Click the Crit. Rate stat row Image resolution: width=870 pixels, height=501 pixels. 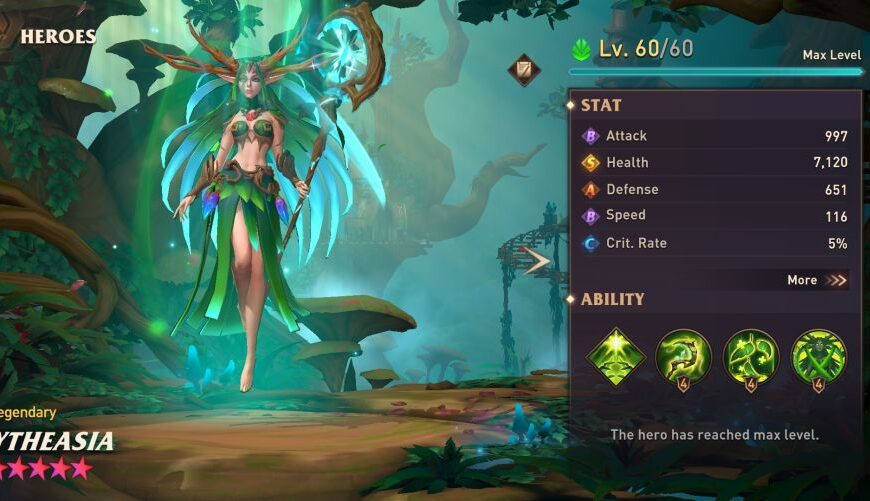(x=714, y=243)
